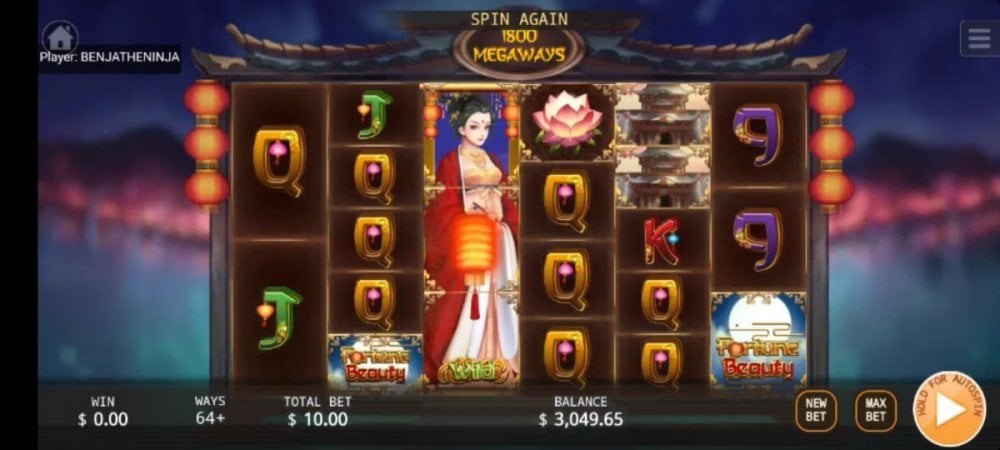The height and width of the screenshot is (450, 1000).
Task: Go to the home screen
Action: [60, 38]
